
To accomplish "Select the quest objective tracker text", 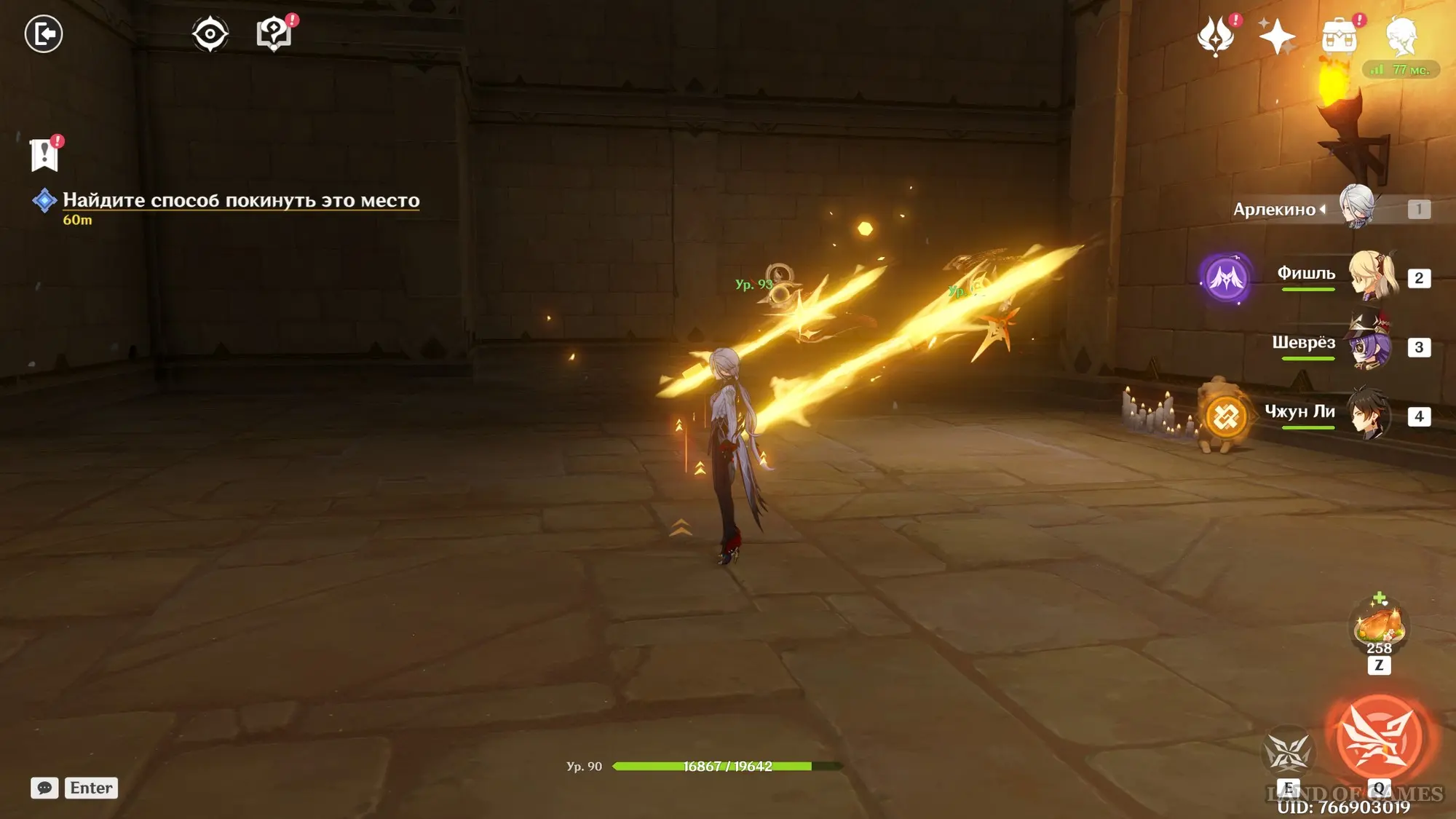I will pos(240,200).
